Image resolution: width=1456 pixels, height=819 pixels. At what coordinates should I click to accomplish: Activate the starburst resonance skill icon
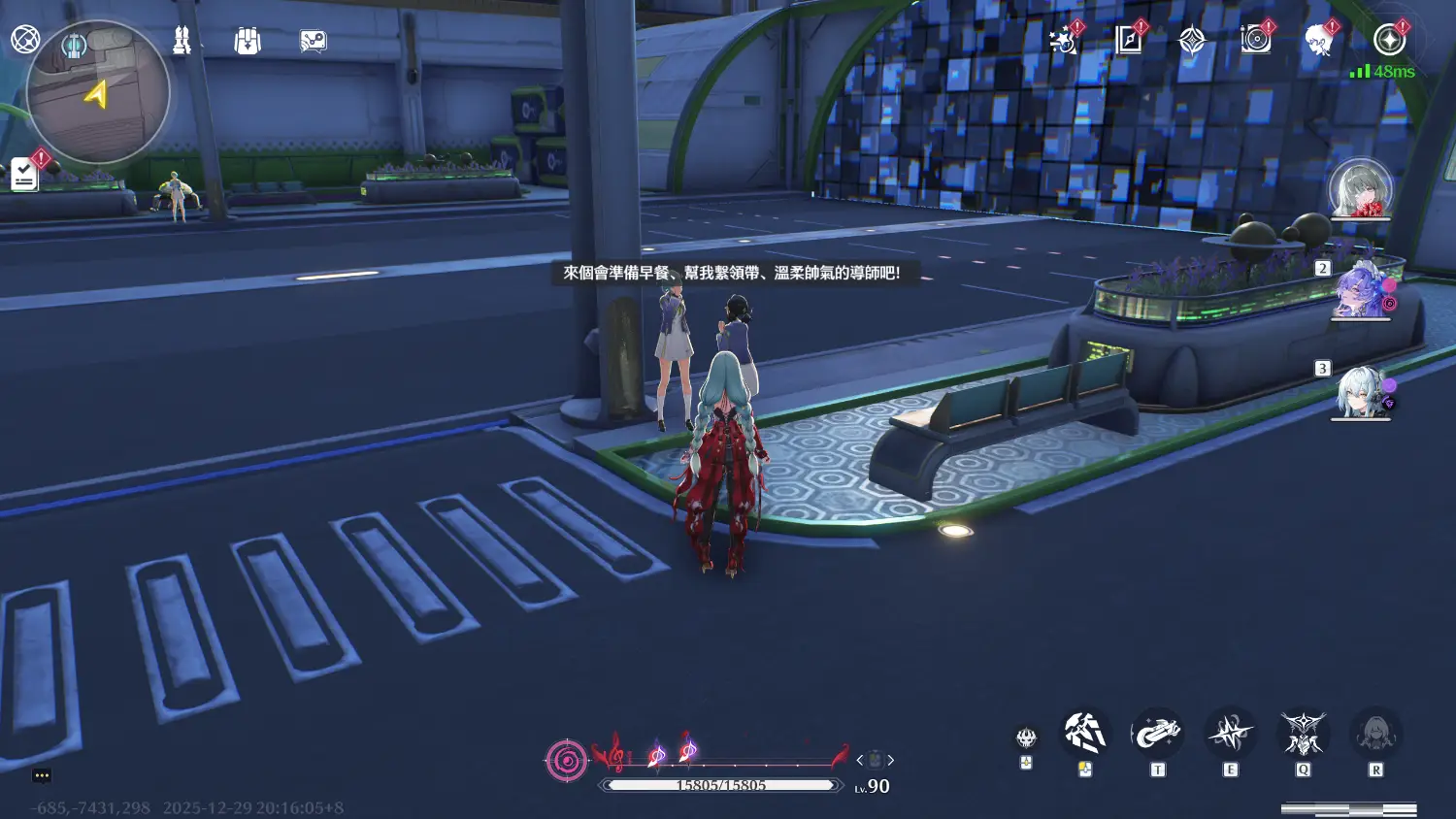[1230, 734]
